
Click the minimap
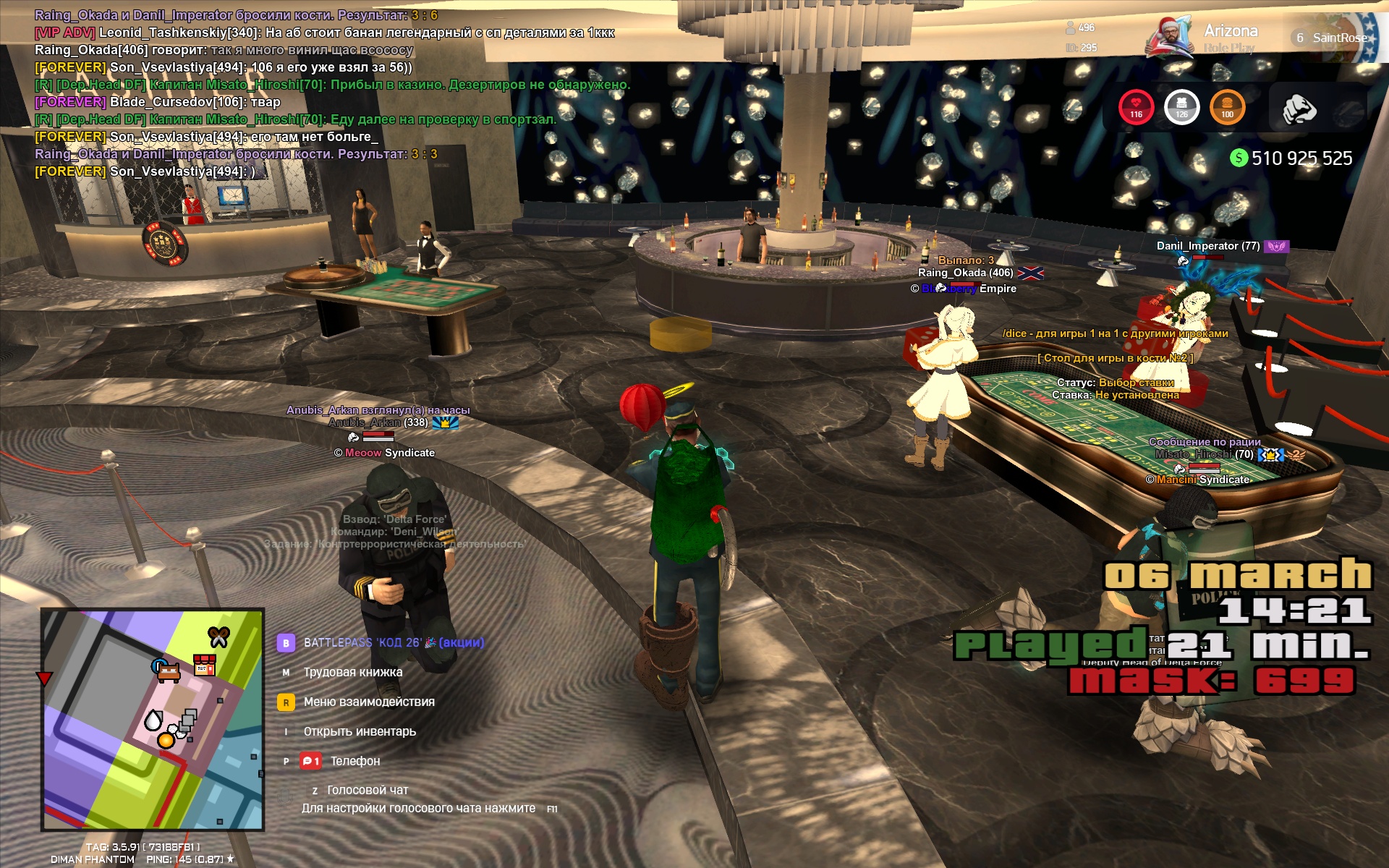pyautogui.click(x=153, y=719)
